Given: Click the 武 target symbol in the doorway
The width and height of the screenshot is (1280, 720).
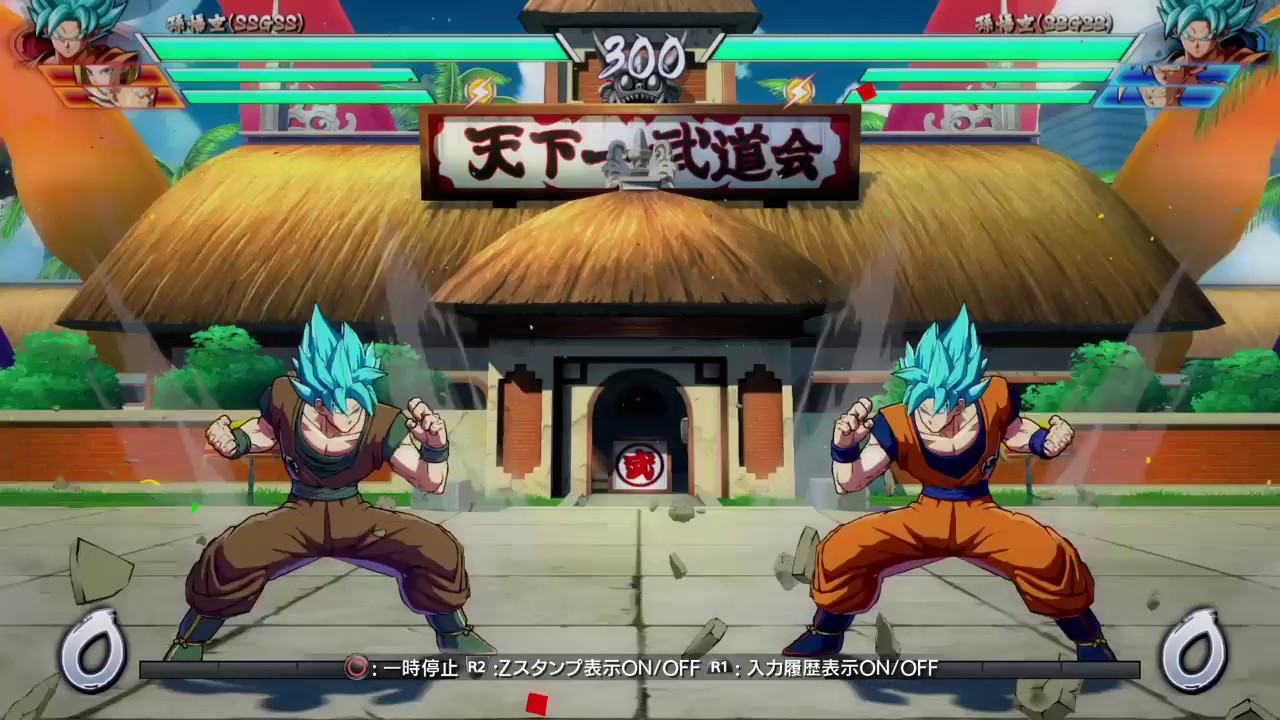Looking at the screenshot, I should 640,465.
